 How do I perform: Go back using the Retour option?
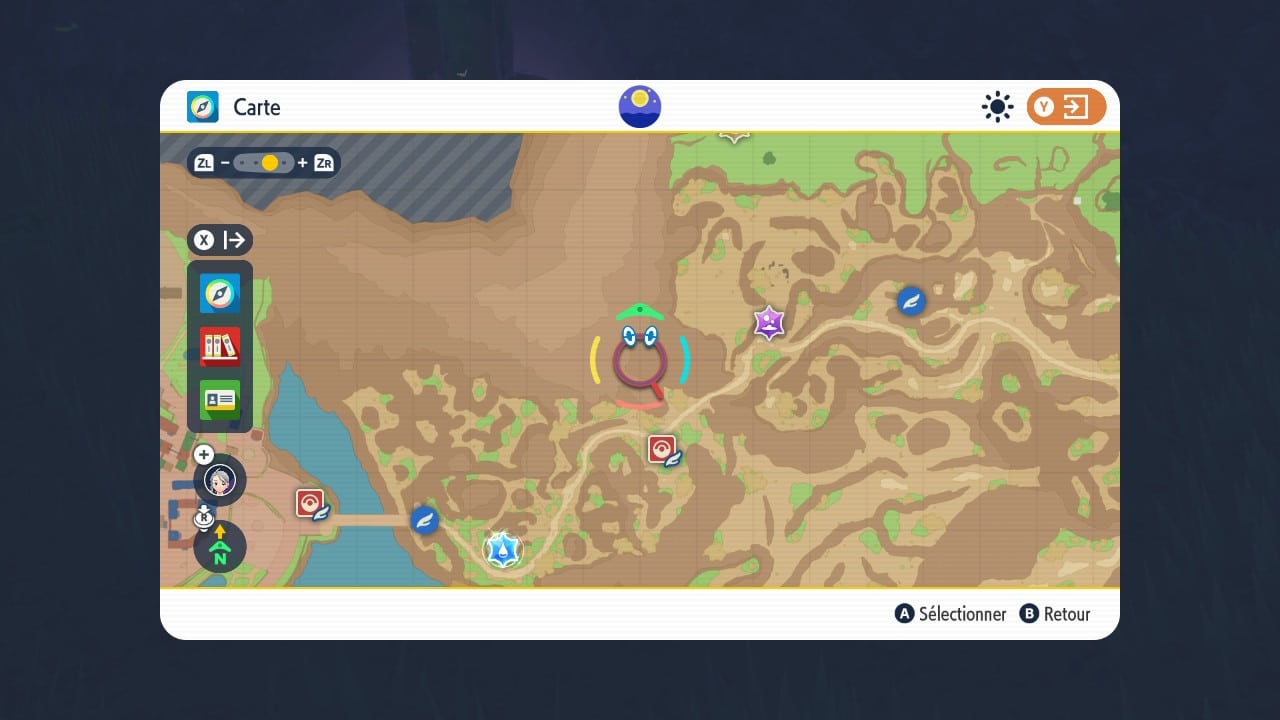(1055, 614)
